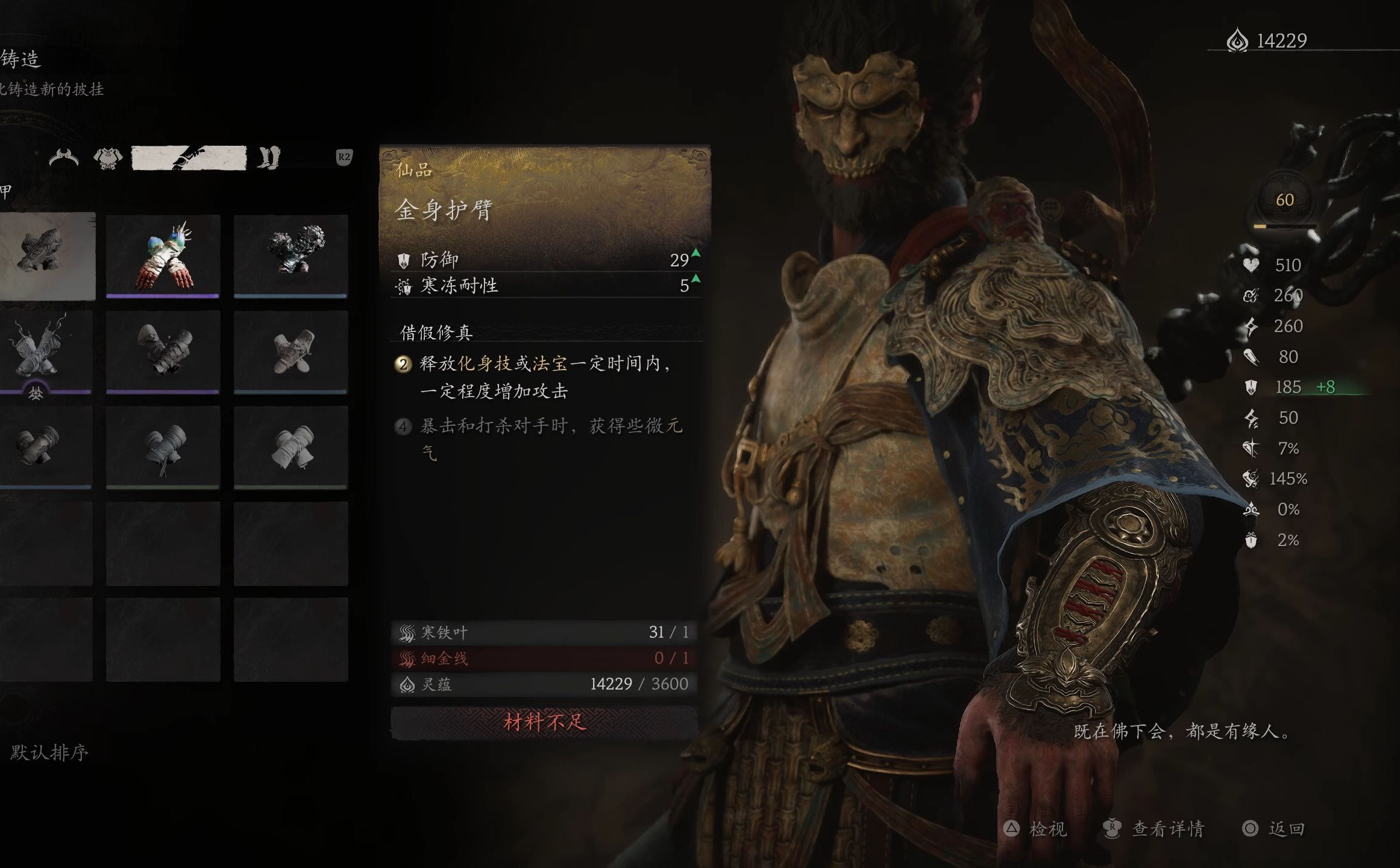Click the 材料不足 craft button
The height and width of the screenshot is (868, 1400).
point(544,722)
